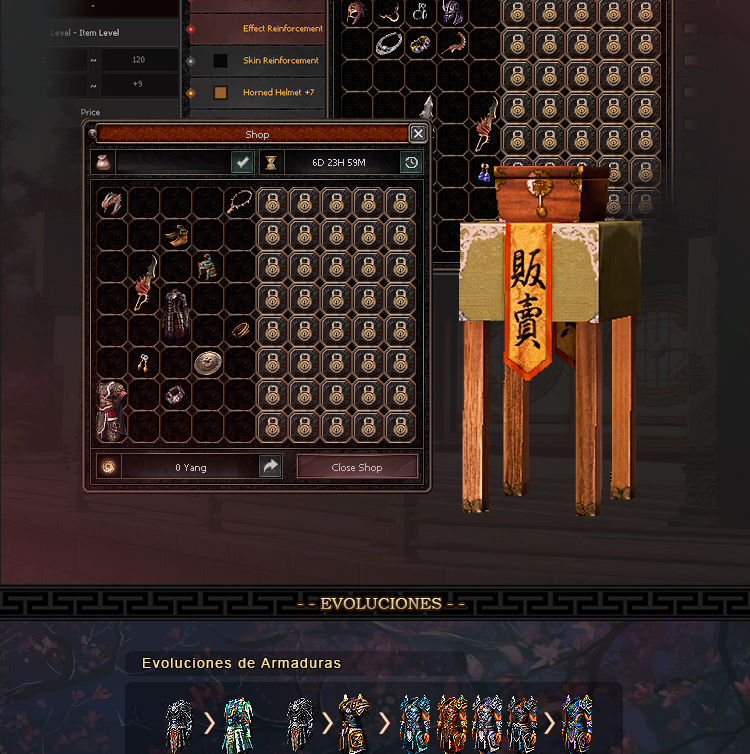Screen dimensions: 750x754
Task: Close the Shop window with the X
Action: tap(418, 134)
